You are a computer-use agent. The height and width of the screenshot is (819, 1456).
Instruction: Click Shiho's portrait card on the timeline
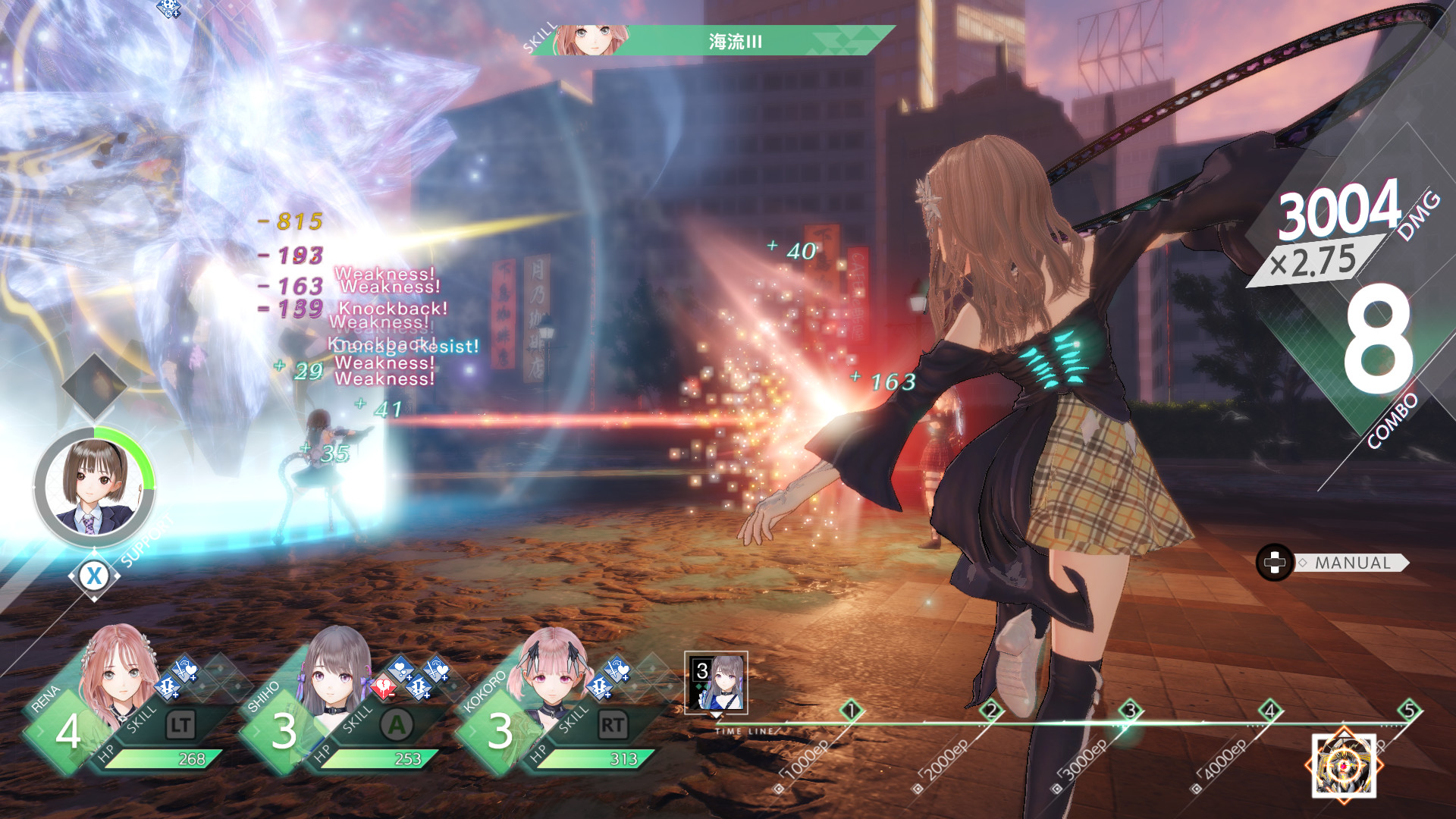point(716,682)
